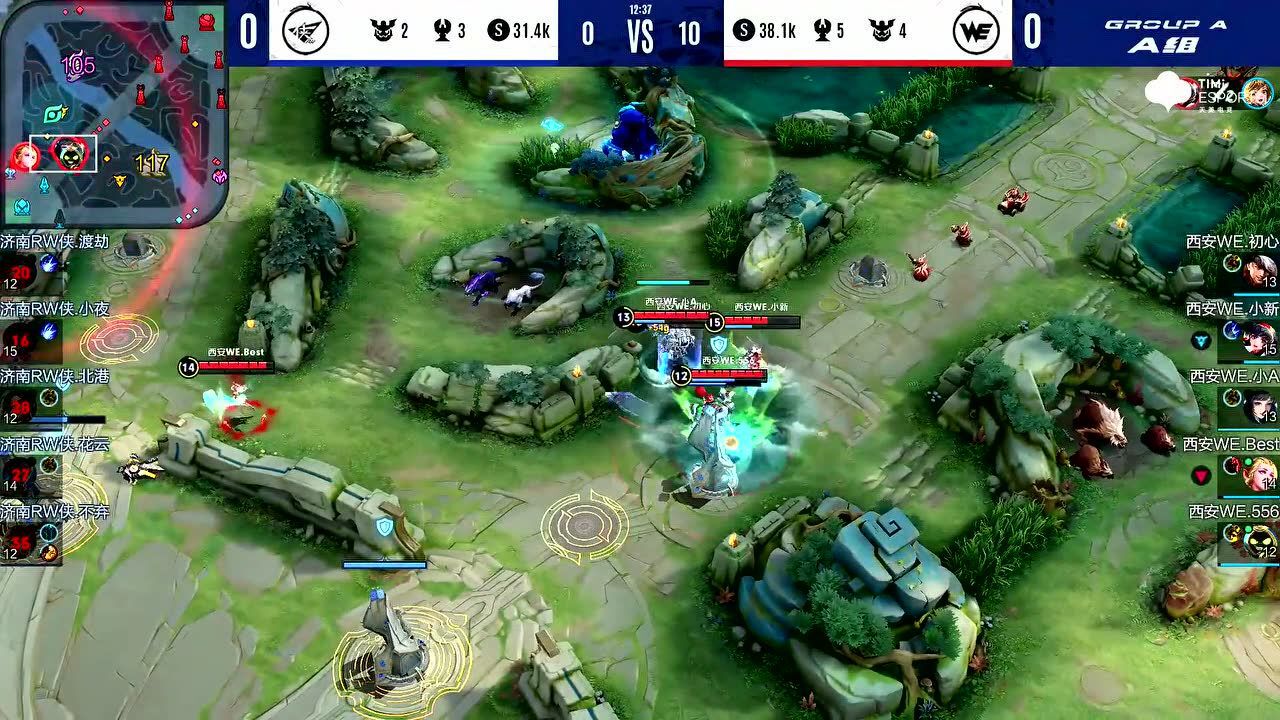Click the RW team logo in scoreboard
This screenshot has height=720, width=1280.
click(303, 31)
